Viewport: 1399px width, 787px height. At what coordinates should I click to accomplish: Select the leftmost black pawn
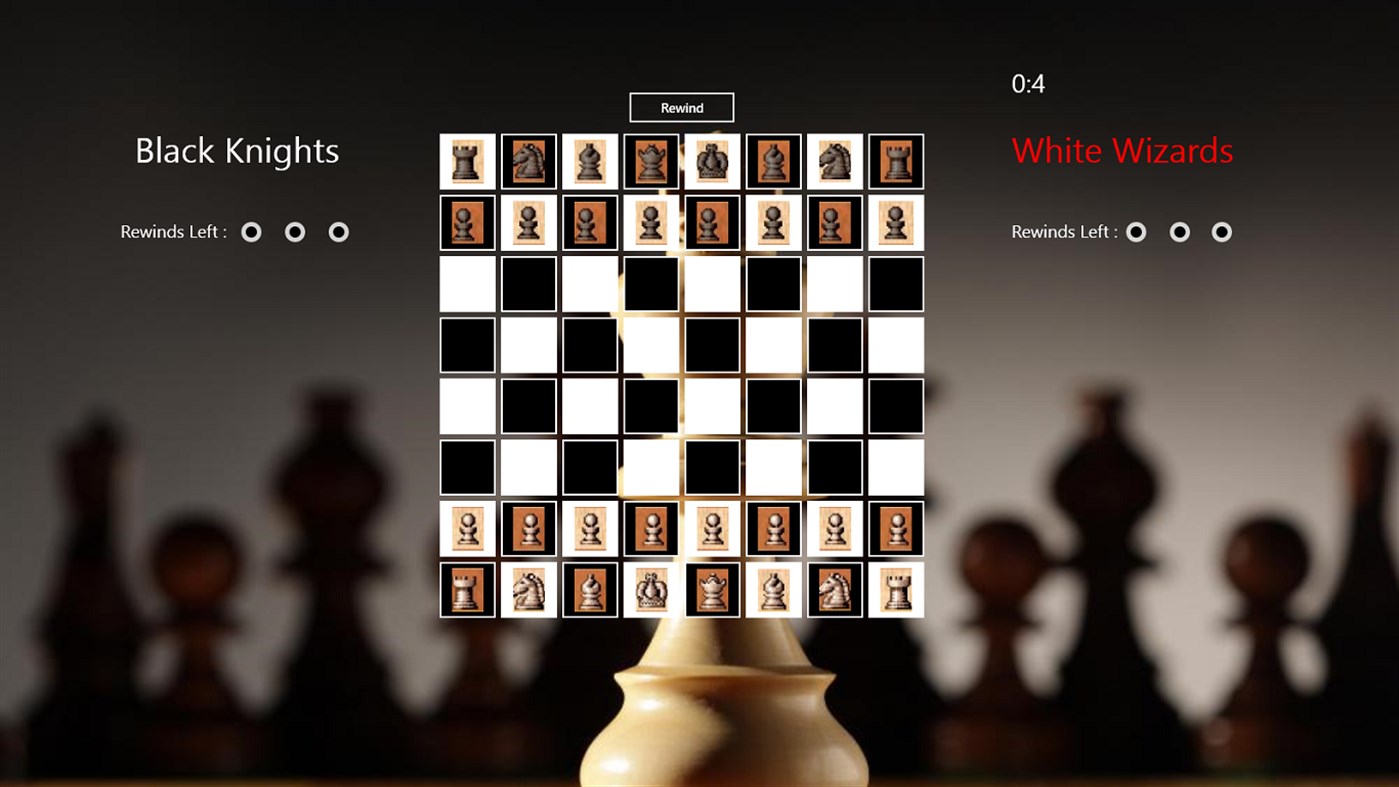[x=467, y=222]
